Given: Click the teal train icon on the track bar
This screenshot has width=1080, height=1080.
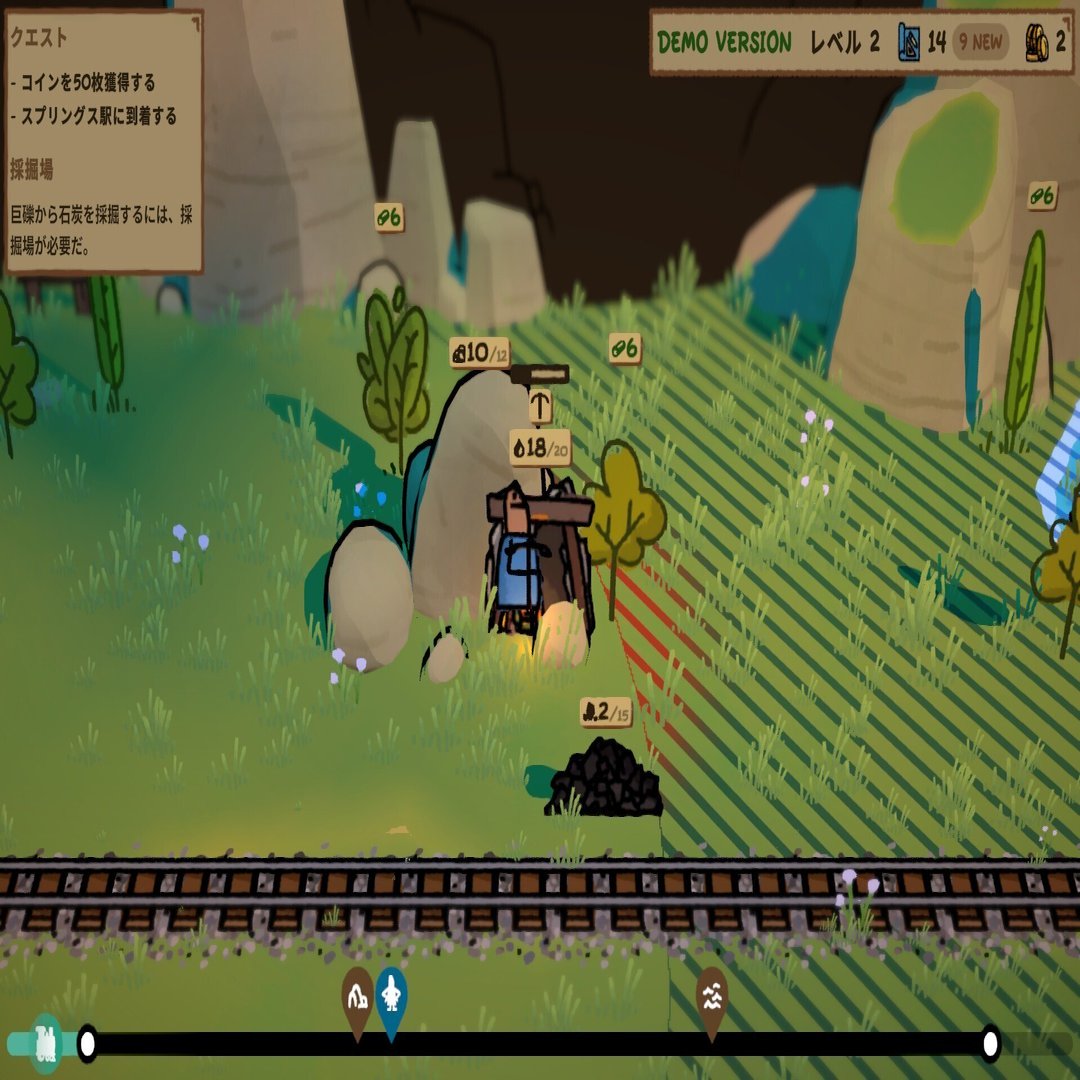Looking at the screenshot, I should tap(46, 1043).
